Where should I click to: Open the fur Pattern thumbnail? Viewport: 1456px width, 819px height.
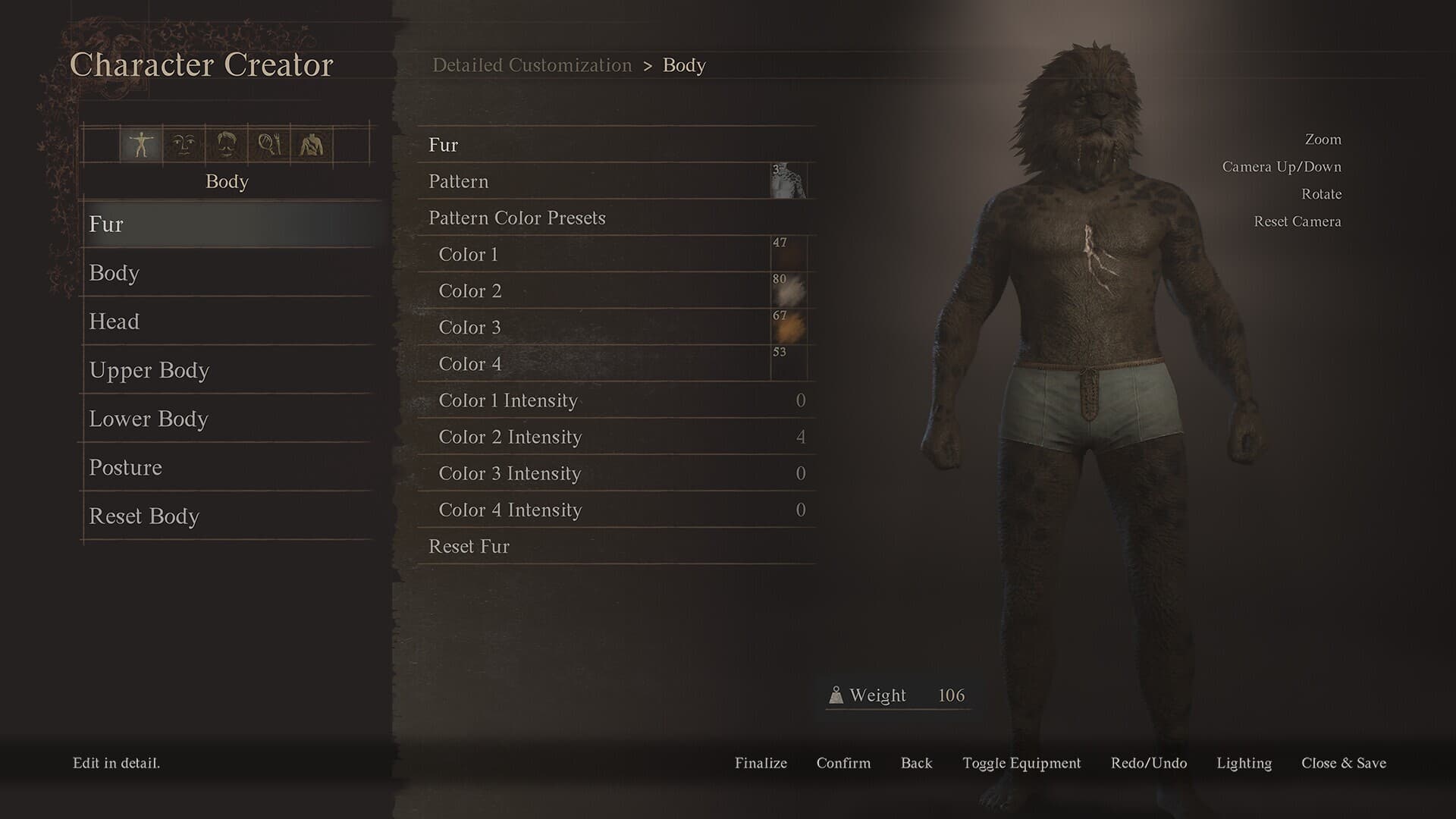click(x=790, y=181)
